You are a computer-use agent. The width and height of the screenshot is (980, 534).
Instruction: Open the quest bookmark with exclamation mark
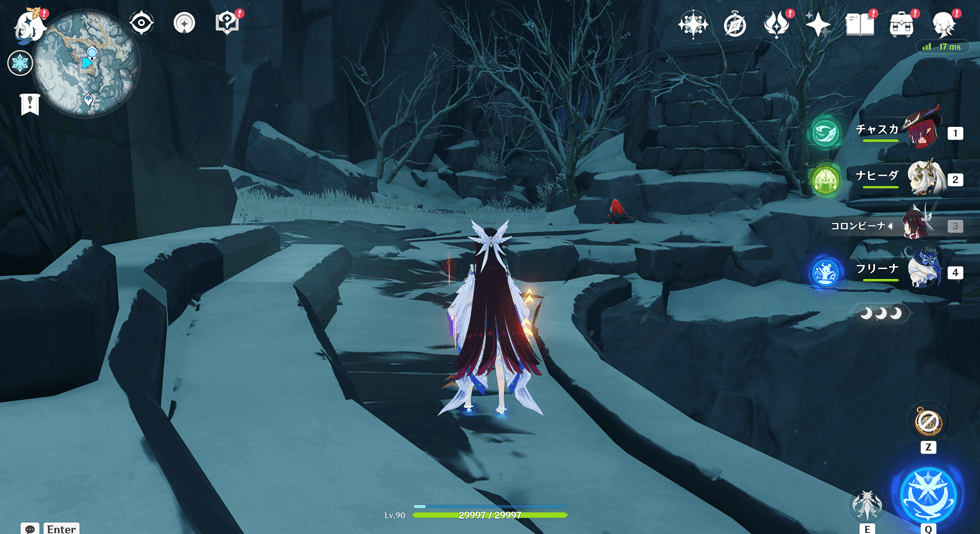coord(30,104)
